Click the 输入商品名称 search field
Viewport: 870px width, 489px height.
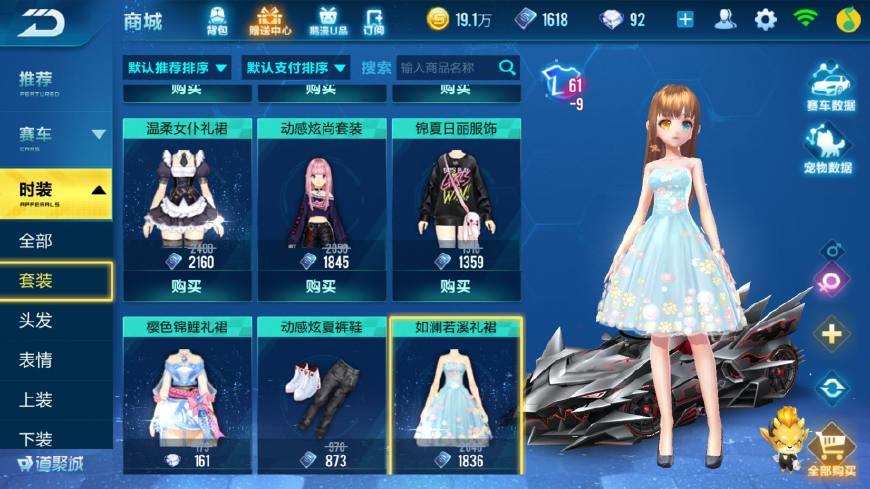click(x=447, y=68)
